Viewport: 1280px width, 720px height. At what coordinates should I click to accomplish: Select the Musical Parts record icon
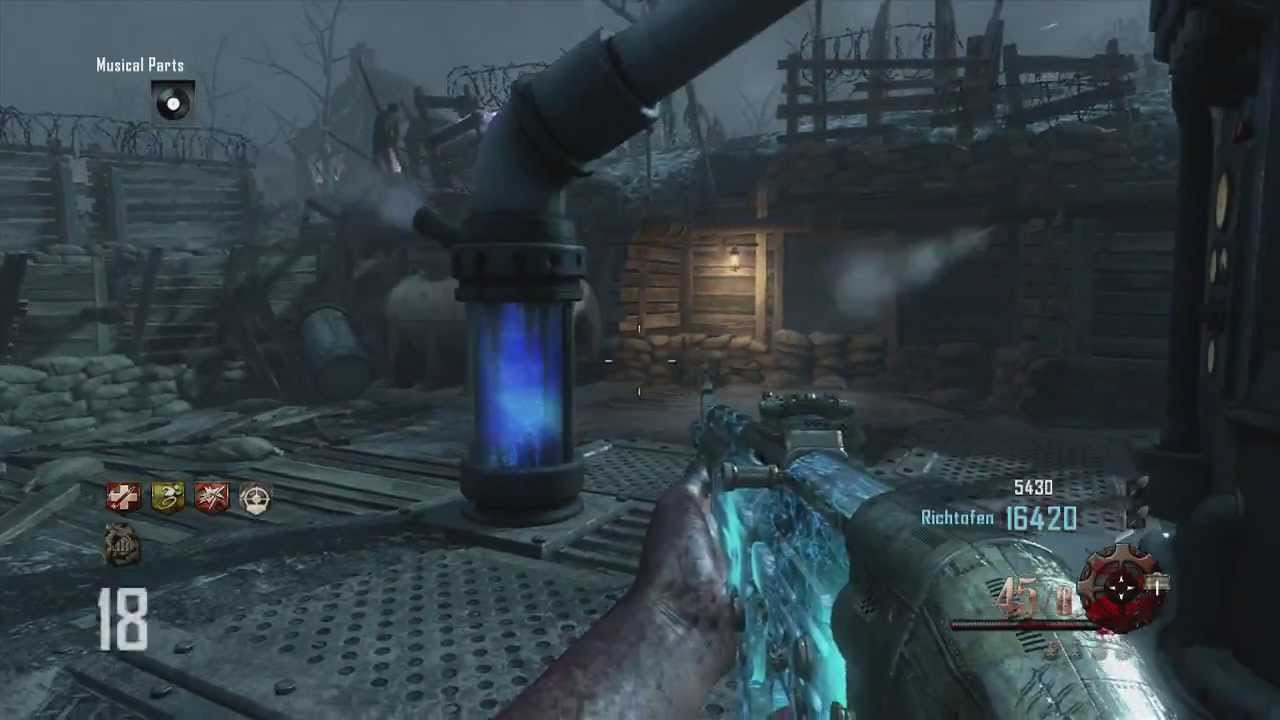(172, 101)
